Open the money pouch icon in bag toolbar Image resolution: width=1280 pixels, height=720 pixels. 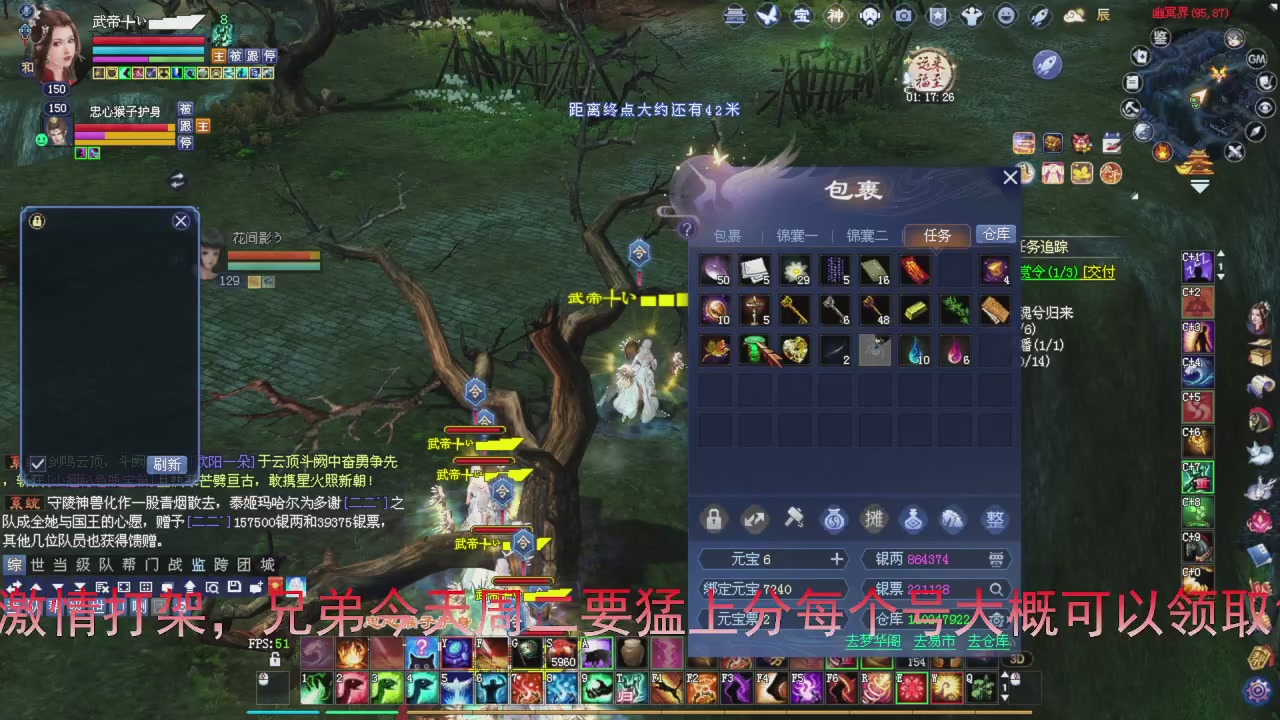(x=834, y=519)
